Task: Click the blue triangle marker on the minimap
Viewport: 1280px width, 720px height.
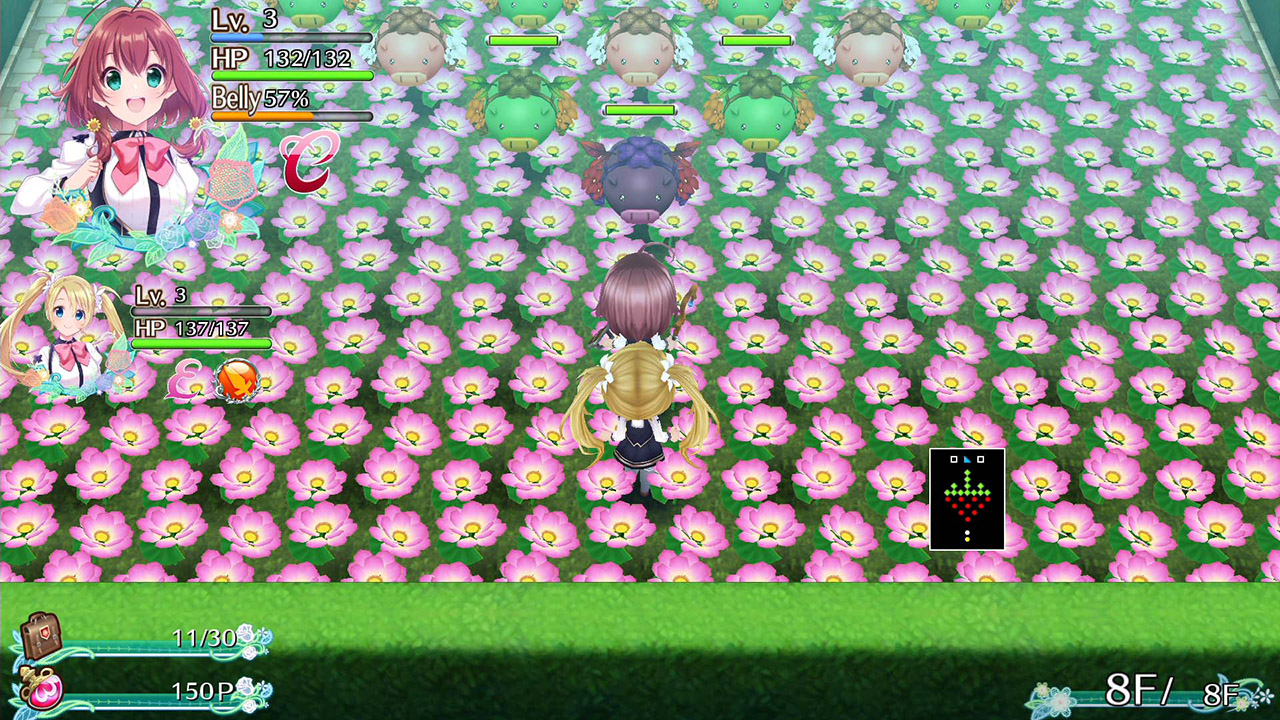Action: point(968,459)
